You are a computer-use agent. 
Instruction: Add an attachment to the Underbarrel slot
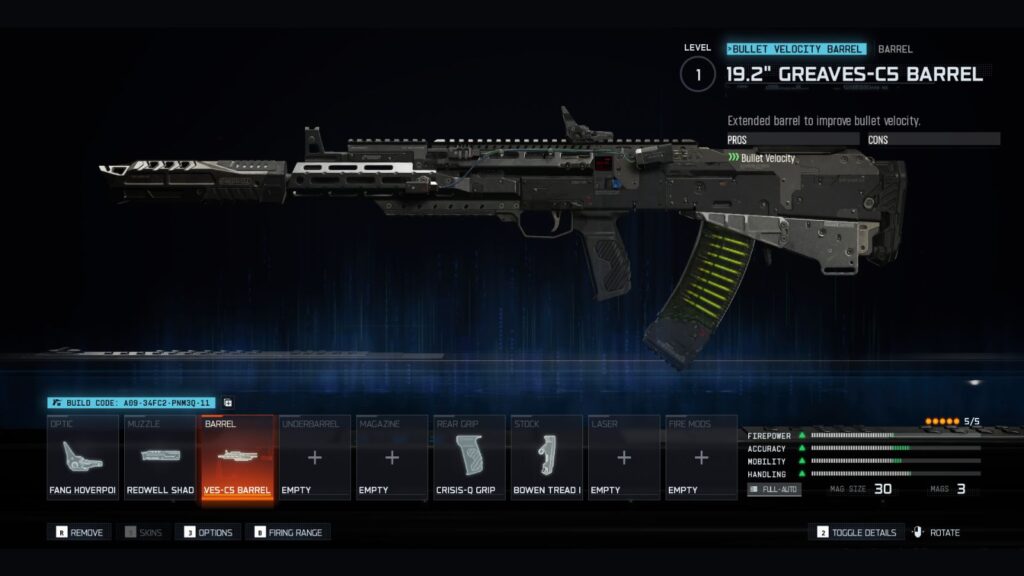(x=315, y=457)
